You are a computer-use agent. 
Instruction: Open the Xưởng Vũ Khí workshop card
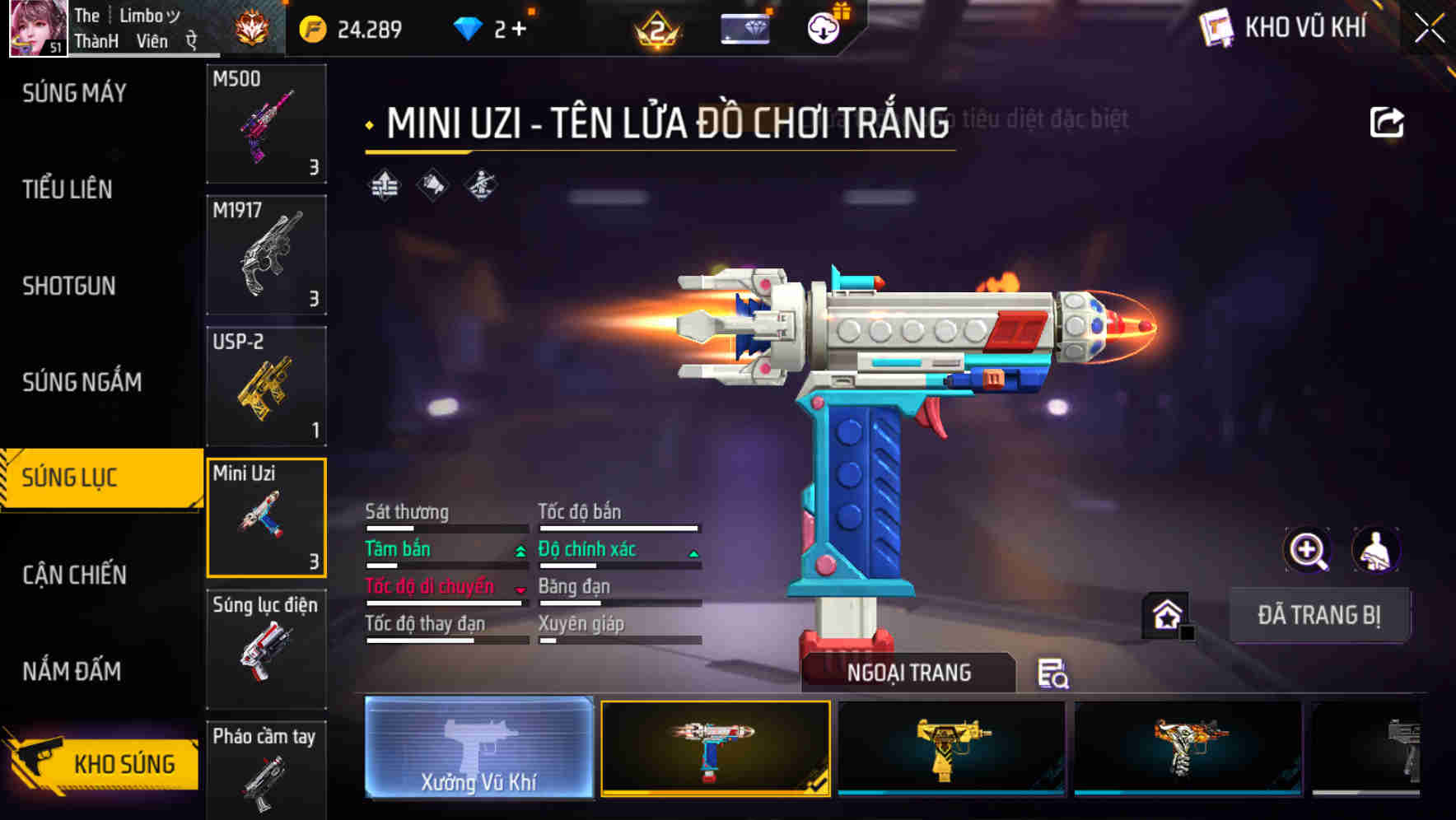478,748
